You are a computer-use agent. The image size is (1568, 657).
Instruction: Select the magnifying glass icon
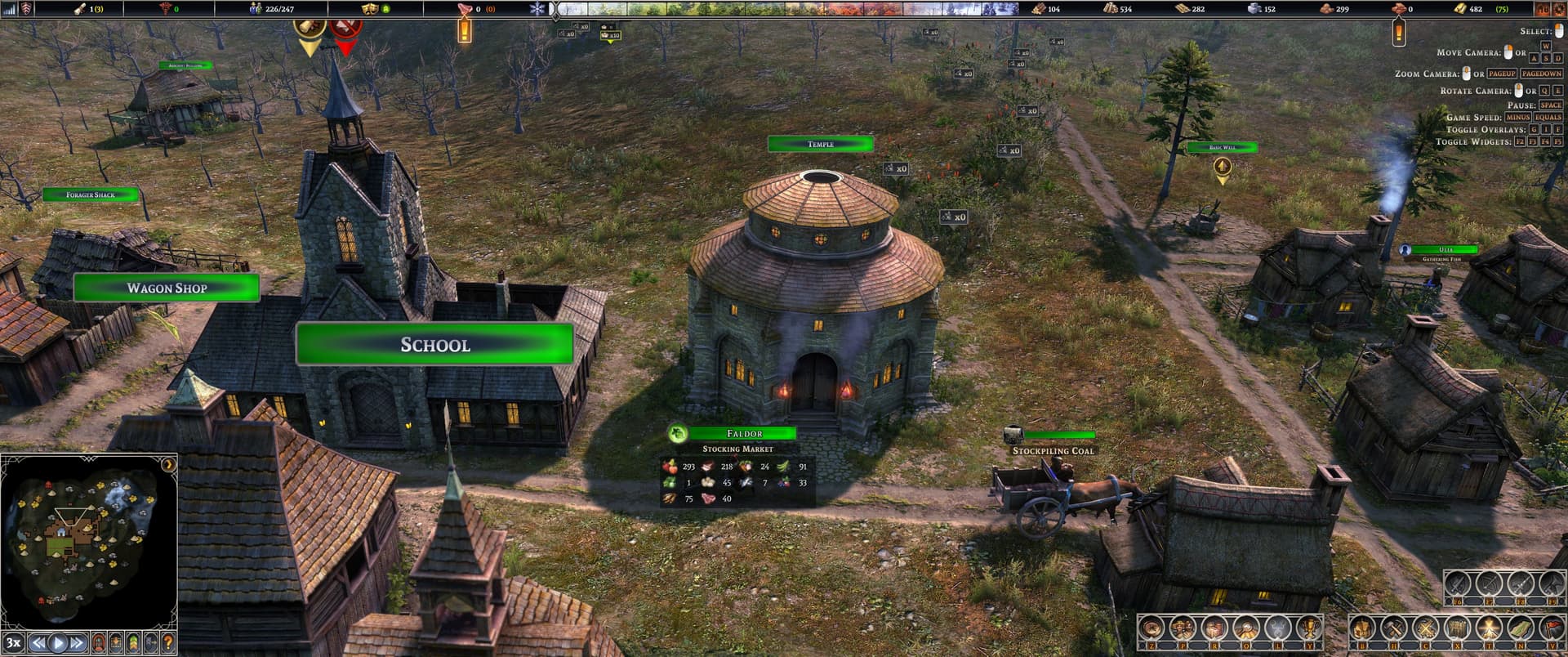click(x=1245, y=628)
